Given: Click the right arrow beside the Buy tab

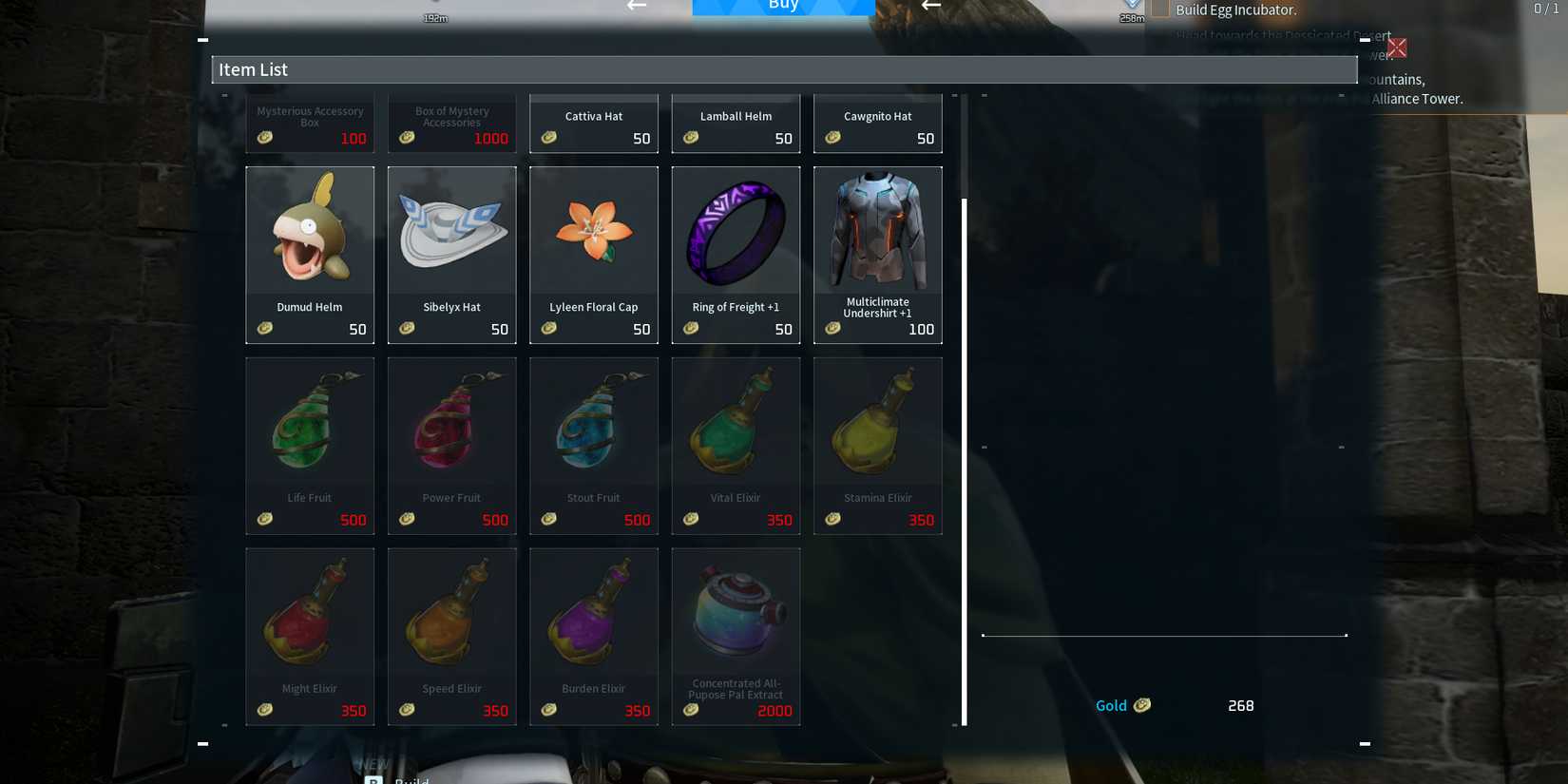Looking at the screenshot, I should click(x=928, y=6).
